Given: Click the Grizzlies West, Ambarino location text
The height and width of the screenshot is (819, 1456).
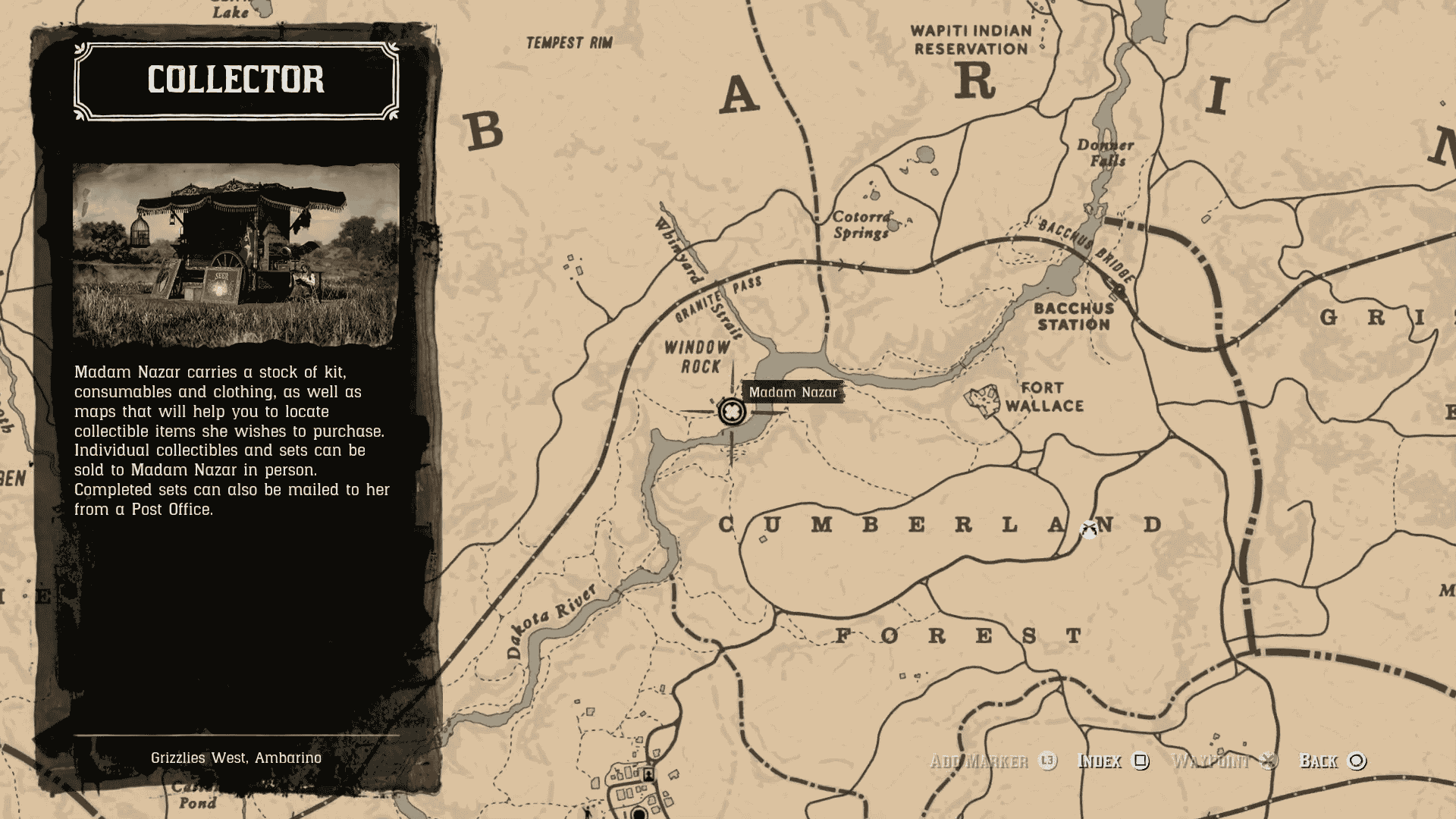Looking at the screenshot, I should 236,756.
